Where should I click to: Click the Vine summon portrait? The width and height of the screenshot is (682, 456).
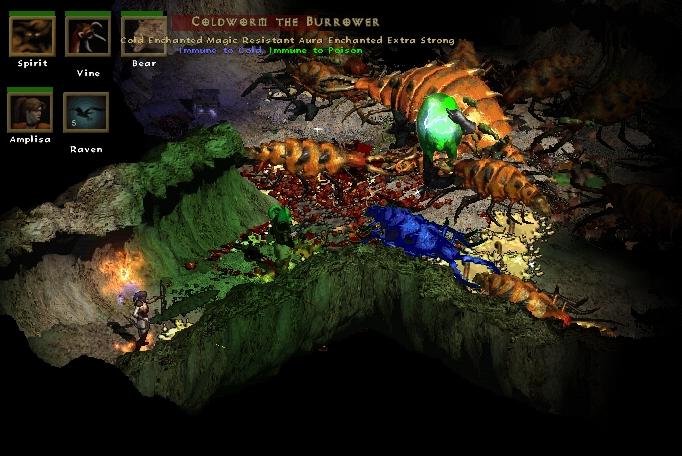(87, 35)
